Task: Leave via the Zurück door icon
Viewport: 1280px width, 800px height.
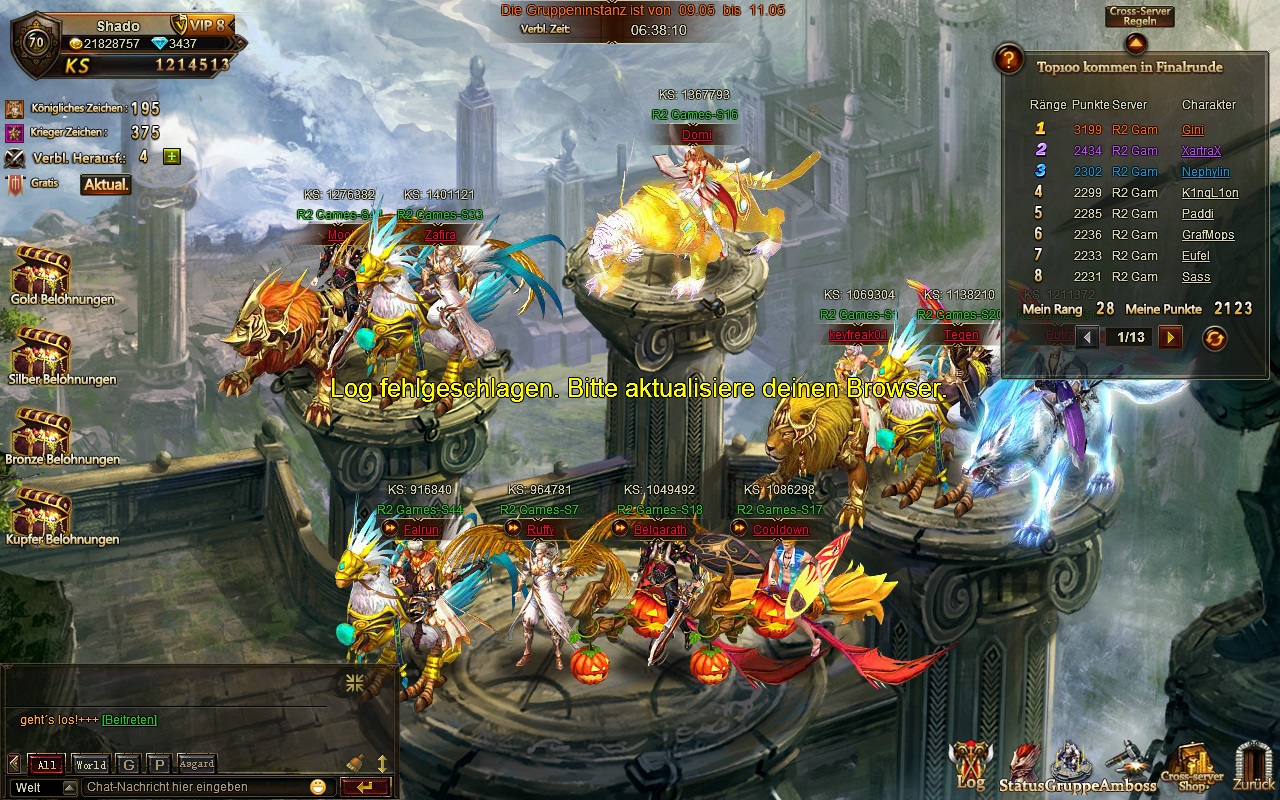Action: click(1253, 766)
